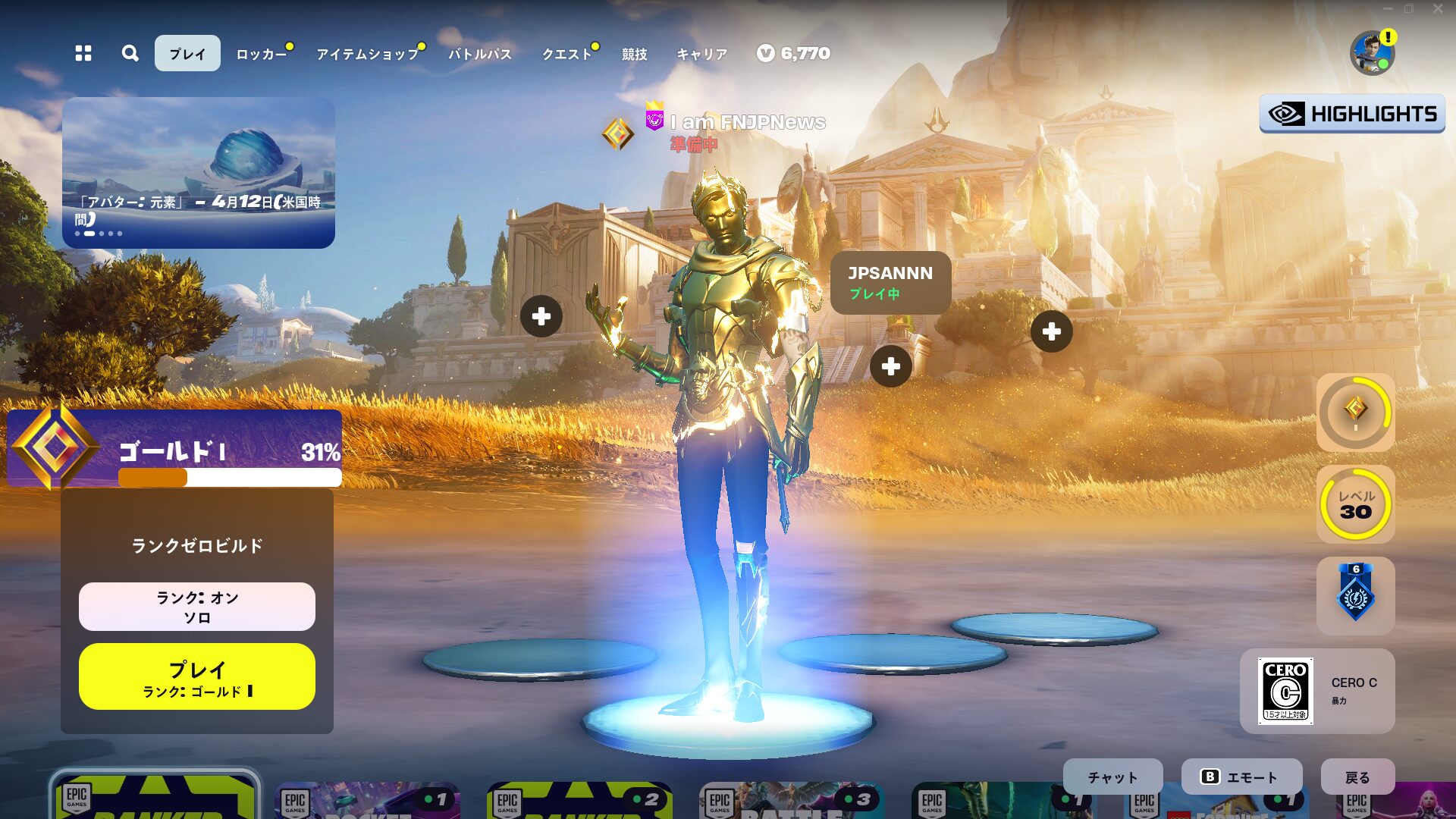Start the match with yellow プレイ button
This screenshot has width=1456, height=819.
click(197, 676)
